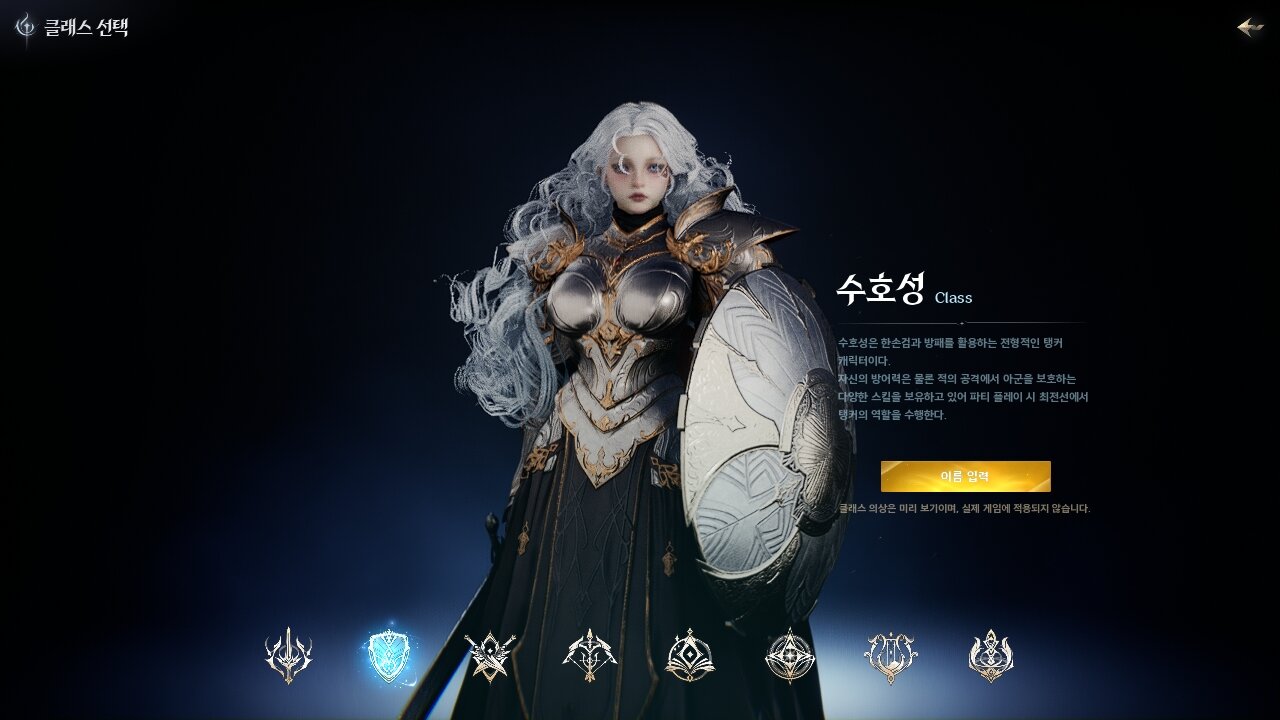Image resolution: width=1280 pixels, height=720 pixels.
Task: Go back using the top-right arrow
Action: (1250, 27)
